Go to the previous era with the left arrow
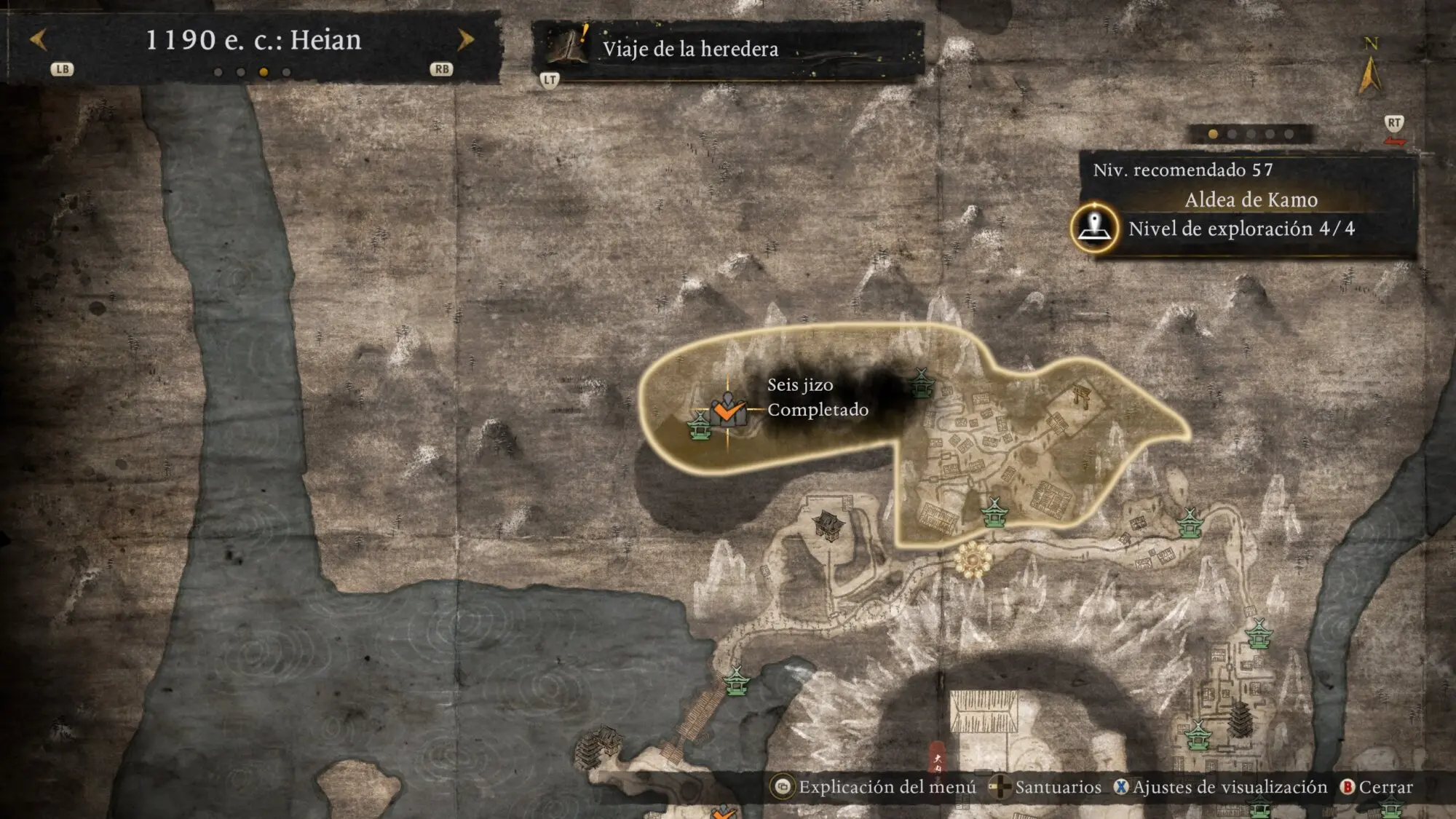Viewport: 1456px width, 819px height. (x=39, y=39)
